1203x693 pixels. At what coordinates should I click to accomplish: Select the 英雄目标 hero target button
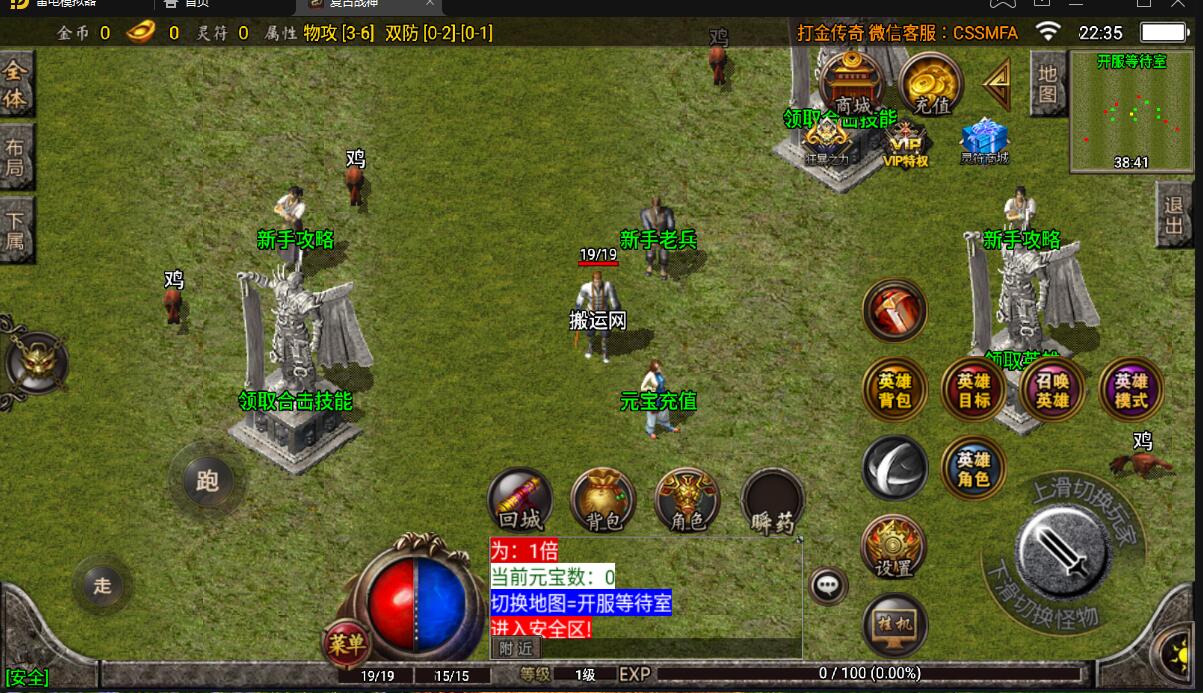(x=973, y=390)
